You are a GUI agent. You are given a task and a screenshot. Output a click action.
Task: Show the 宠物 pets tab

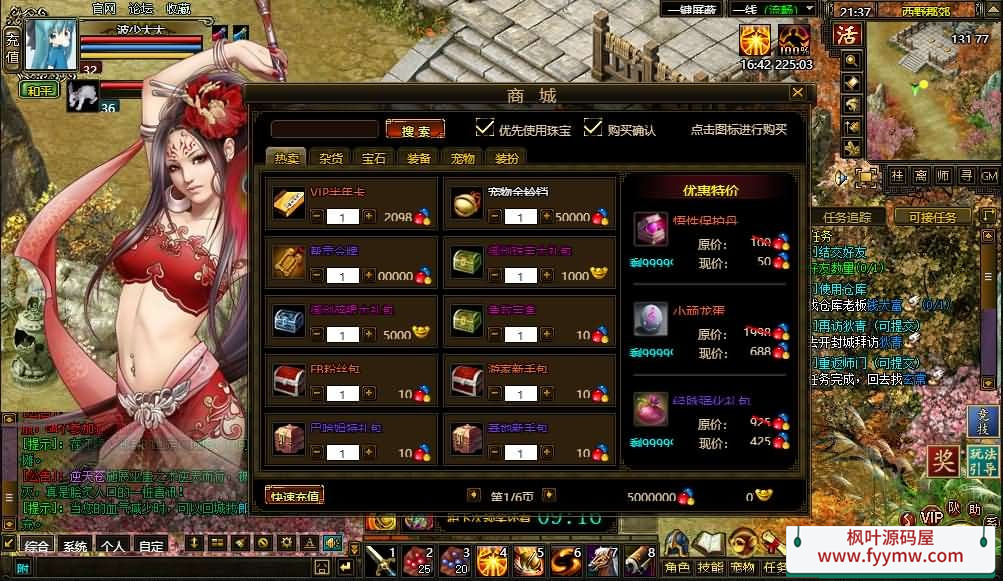pos(462,158)
